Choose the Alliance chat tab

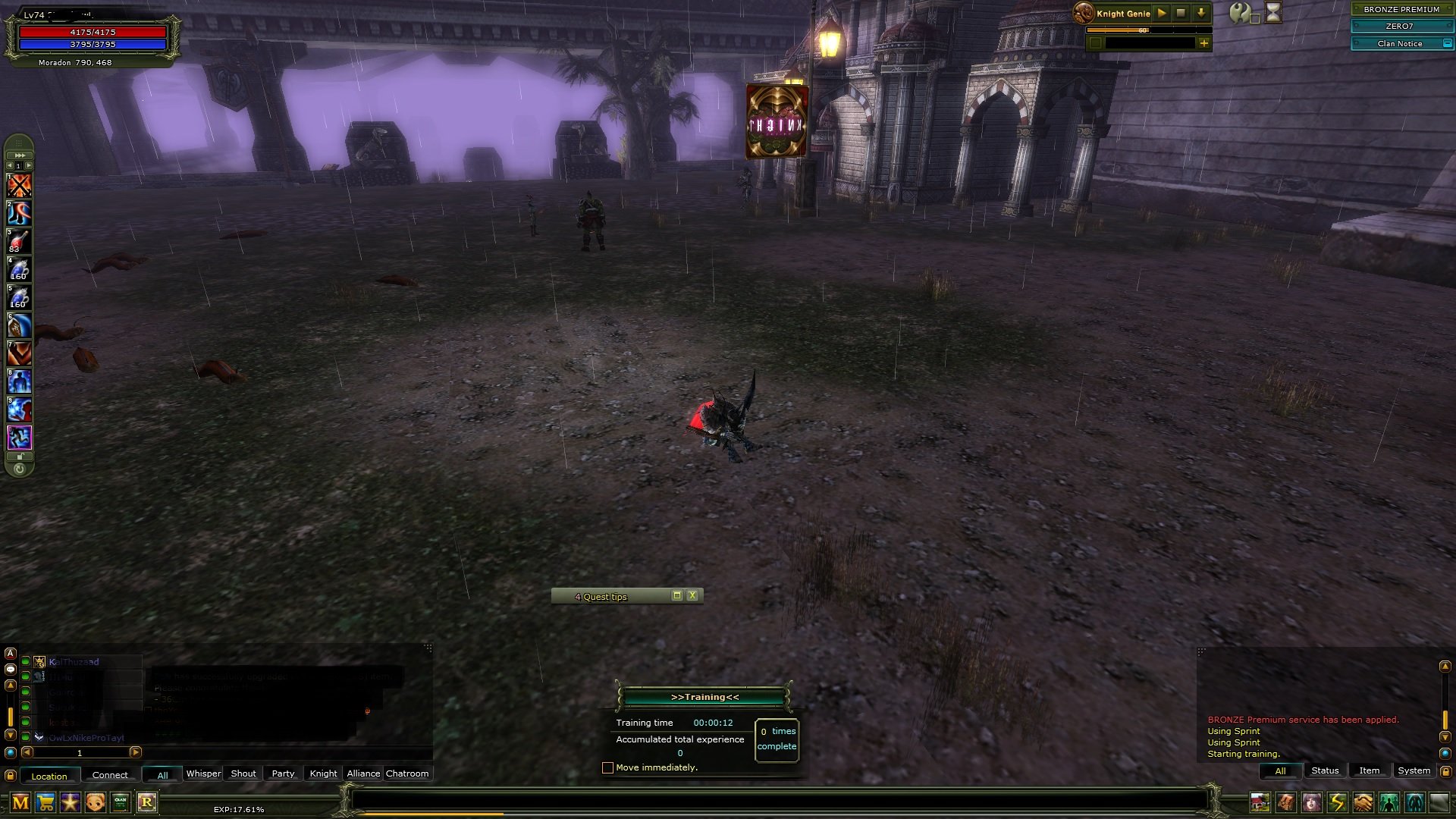[x=363, y=773]
